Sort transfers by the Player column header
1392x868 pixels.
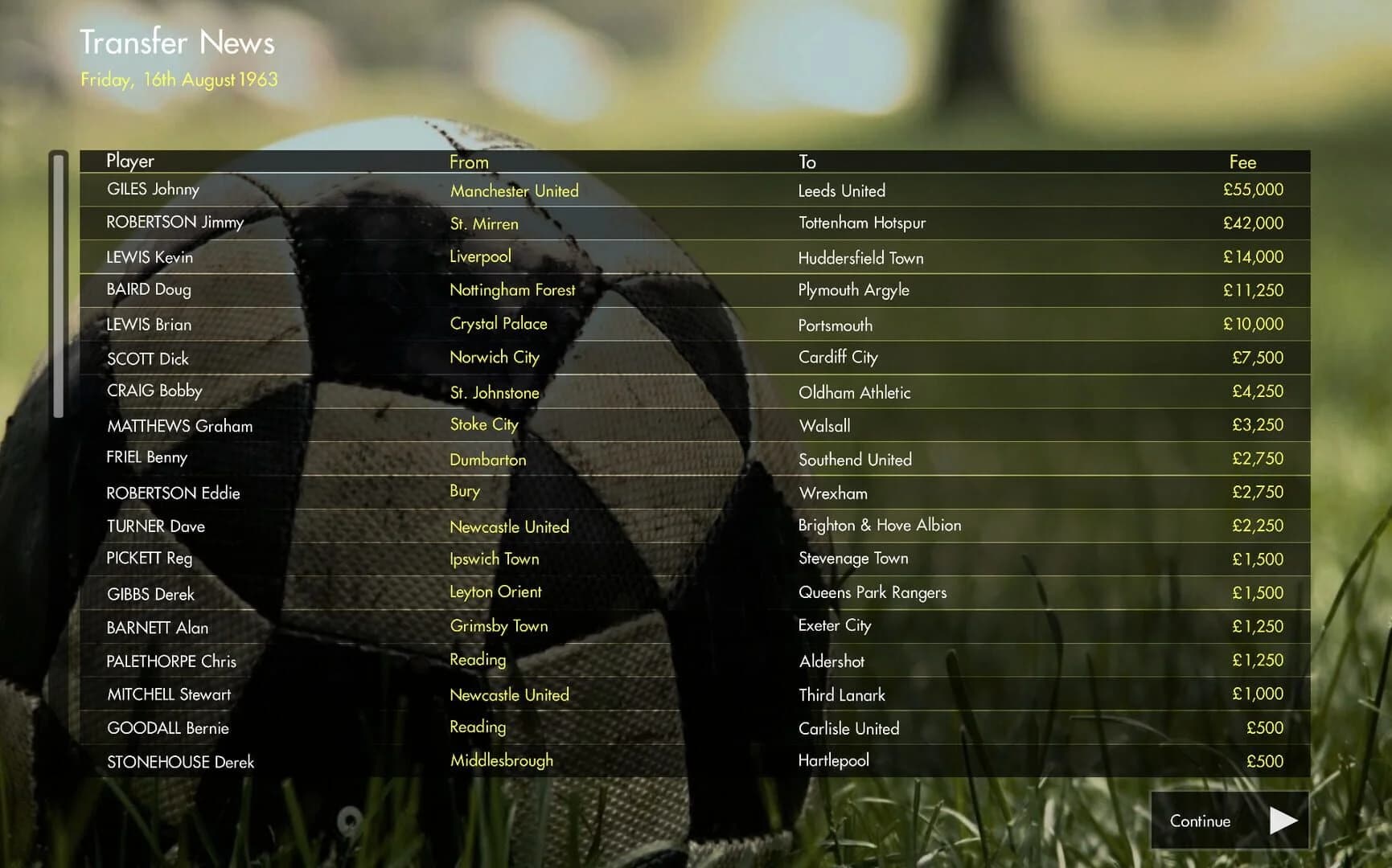point(129,161)
